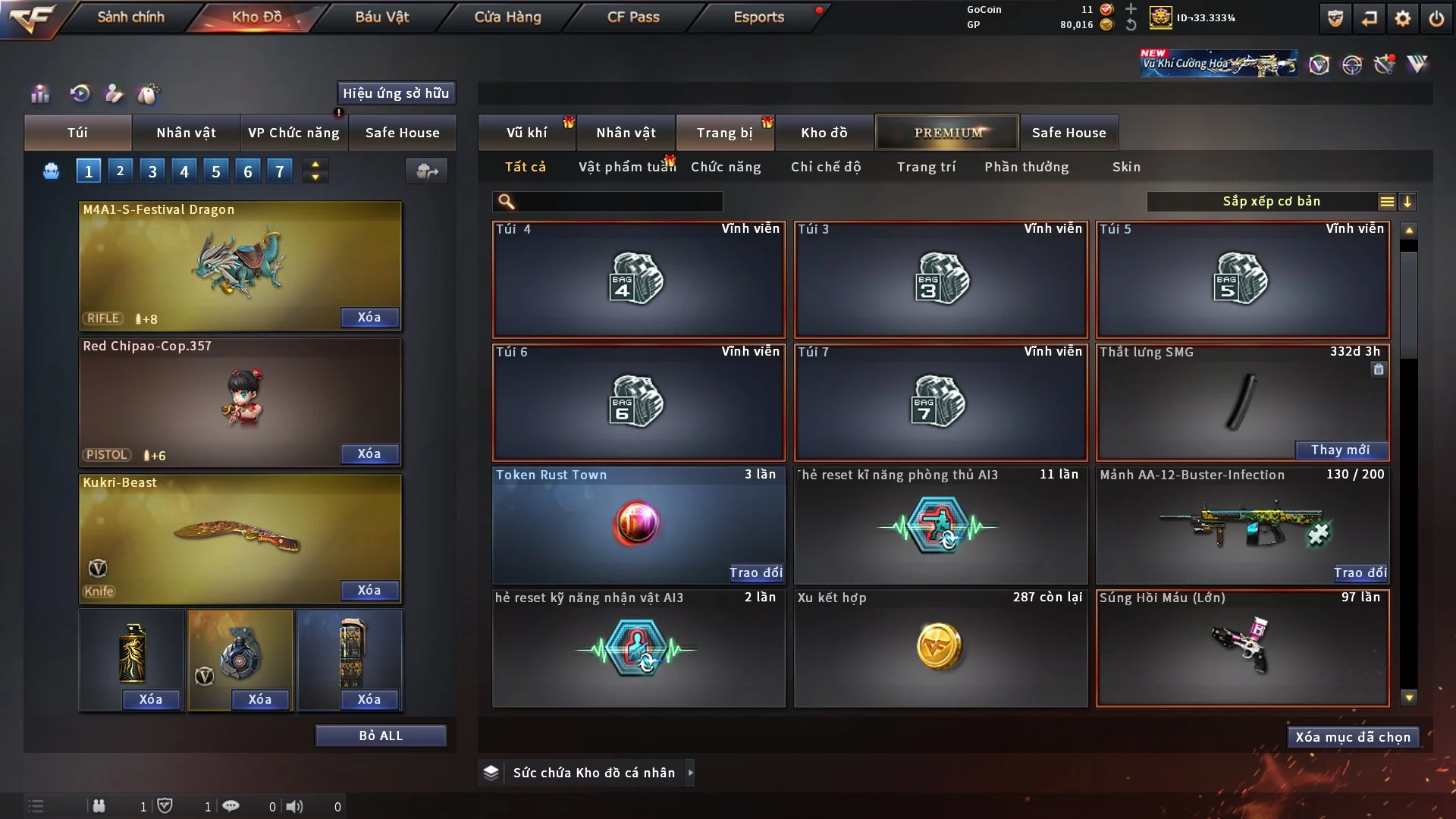The width and height of the screenshot is (1456, 819).
Task: Open the Sảnh chính lobby tab
Action: pos(130,17)
